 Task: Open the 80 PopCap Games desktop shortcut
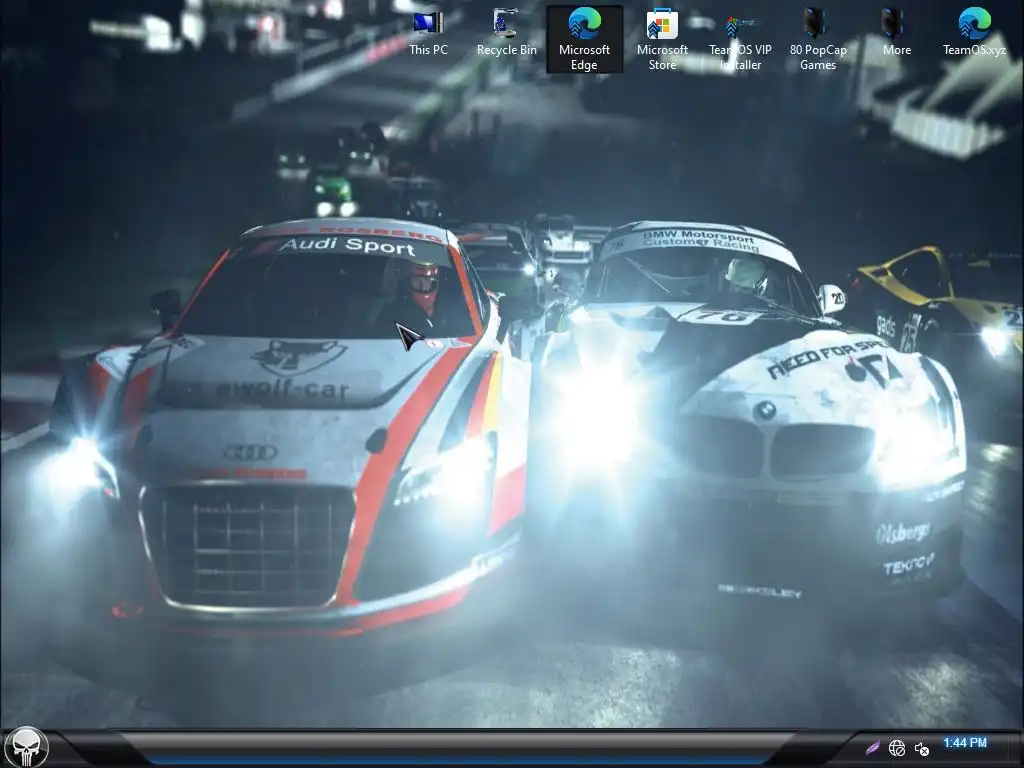[x=817, y=38]
